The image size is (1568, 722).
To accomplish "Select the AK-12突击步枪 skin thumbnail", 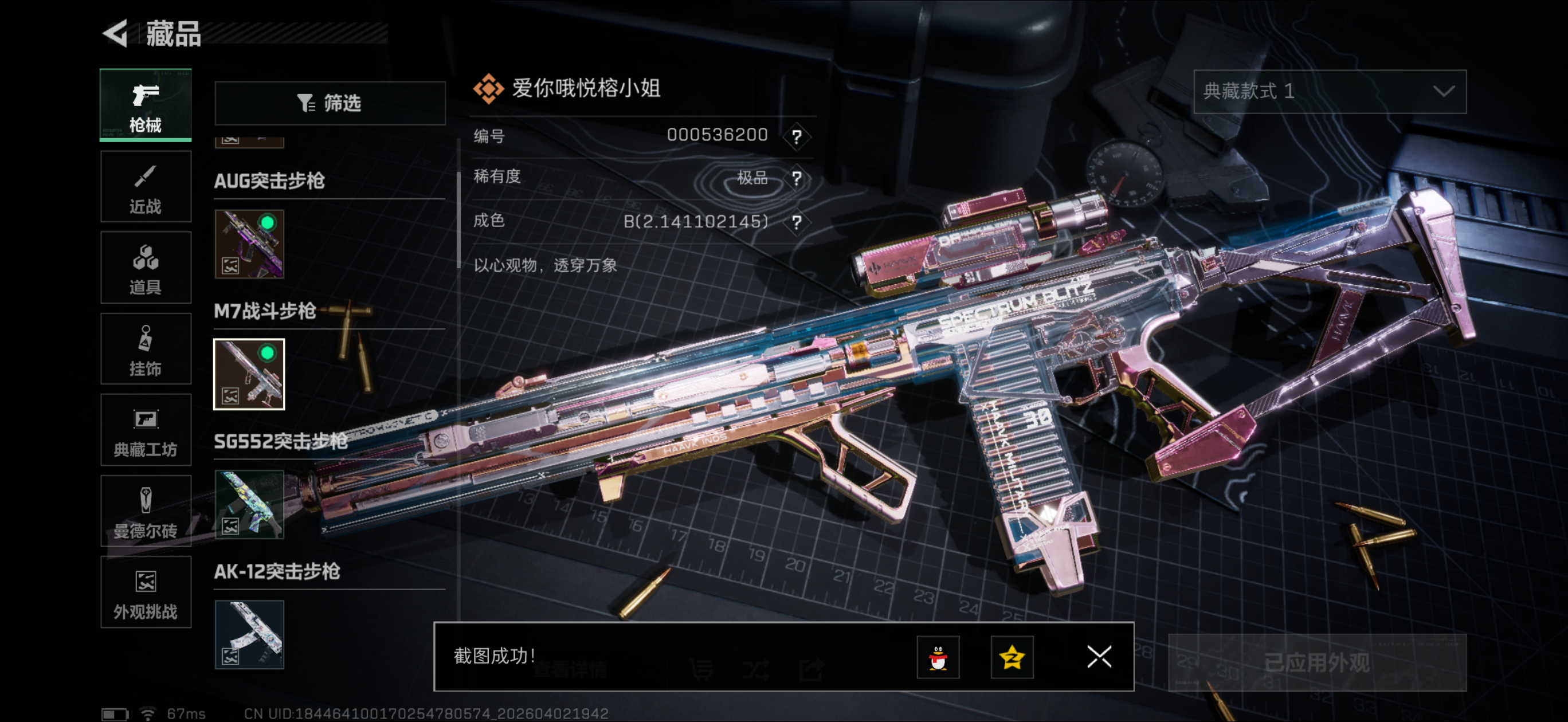I will (249, 634).
